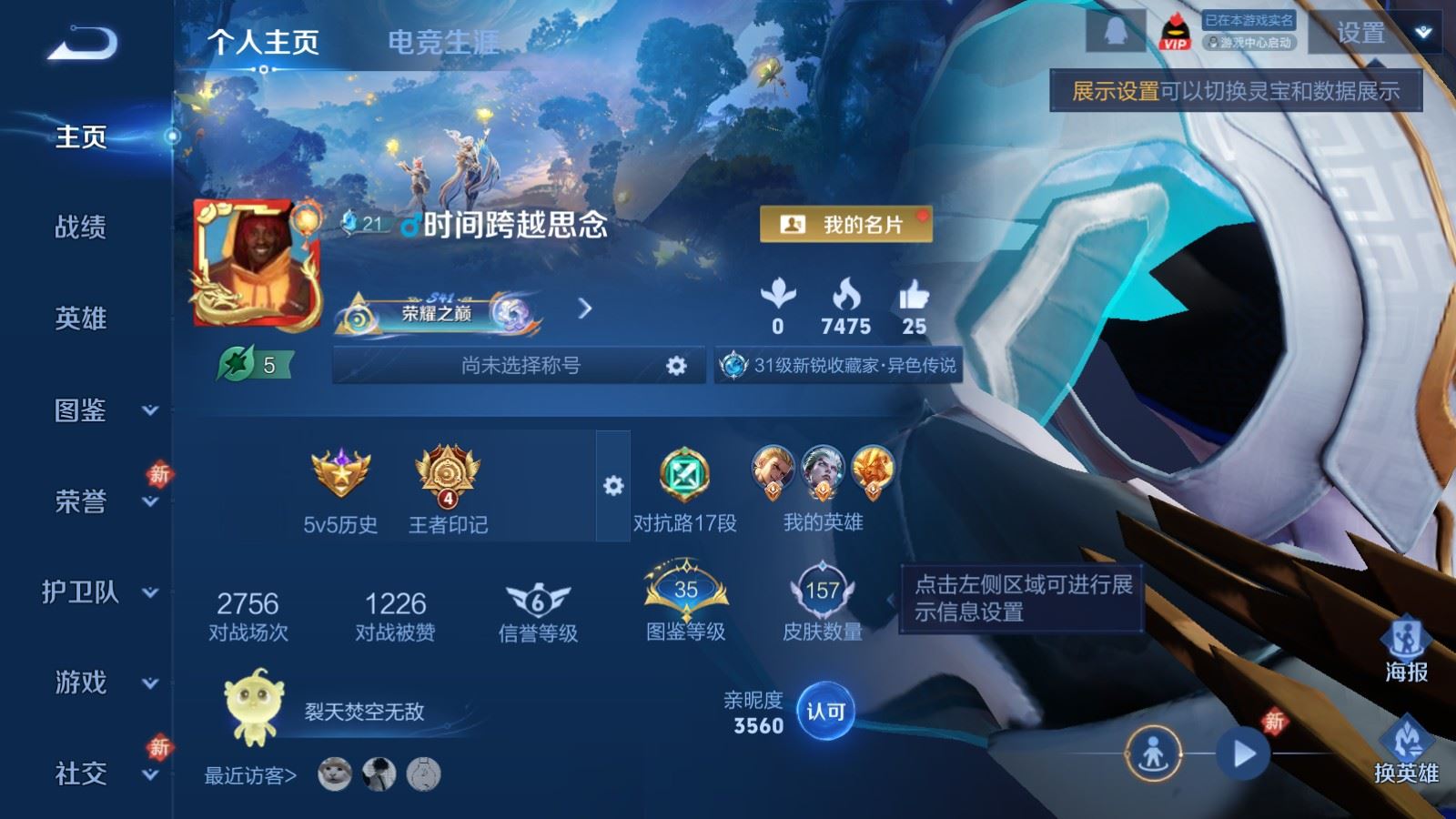The image size is (1456, 819).
Task: Open the 皮肤数量 157 skin count icon
Action: [x=822, y=593]
